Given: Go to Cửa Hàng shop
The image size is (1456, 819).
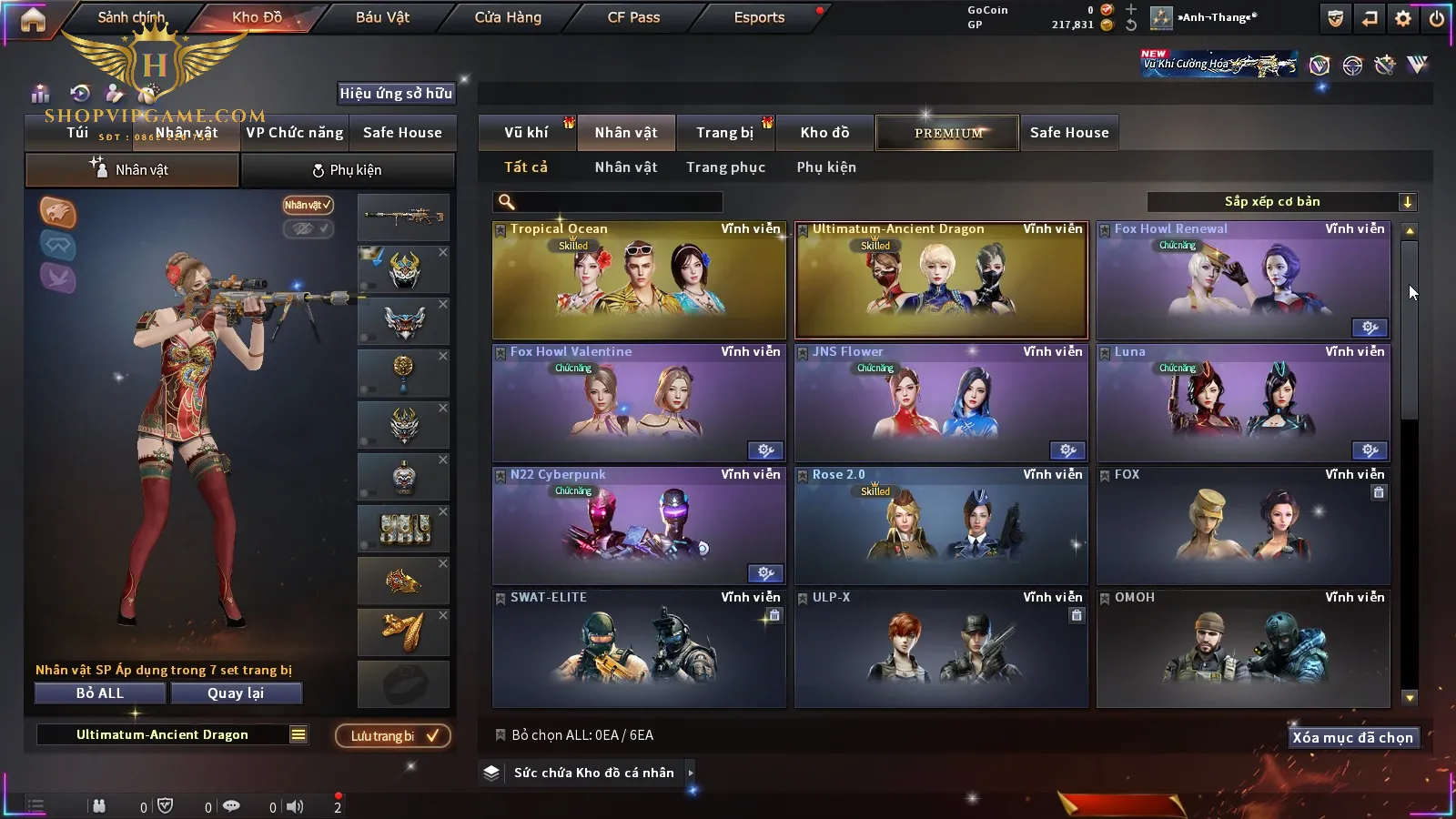Looking at the screenshot, I should pos(508,17).
